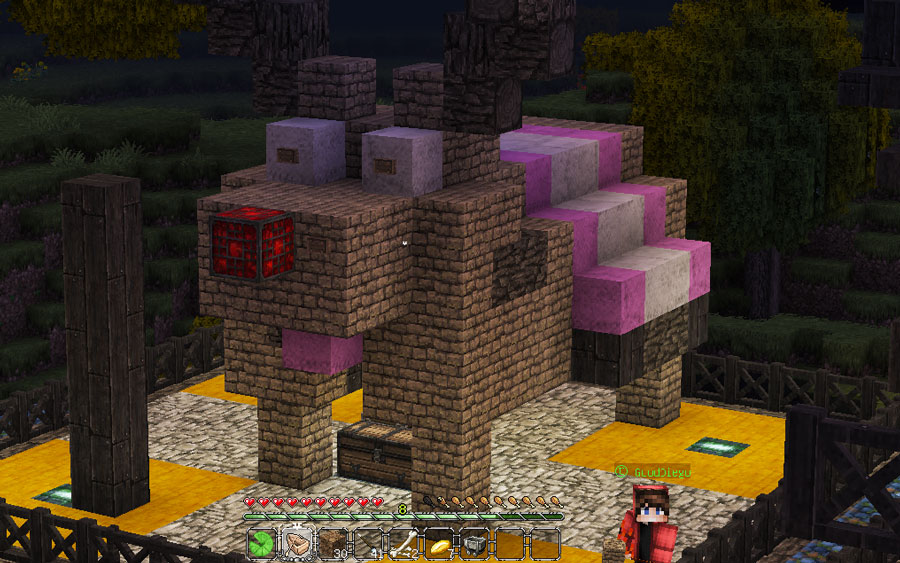
Task: Choose the wooden boat hotbar slot
Action: pyautogui.click(x=298, y=544)
